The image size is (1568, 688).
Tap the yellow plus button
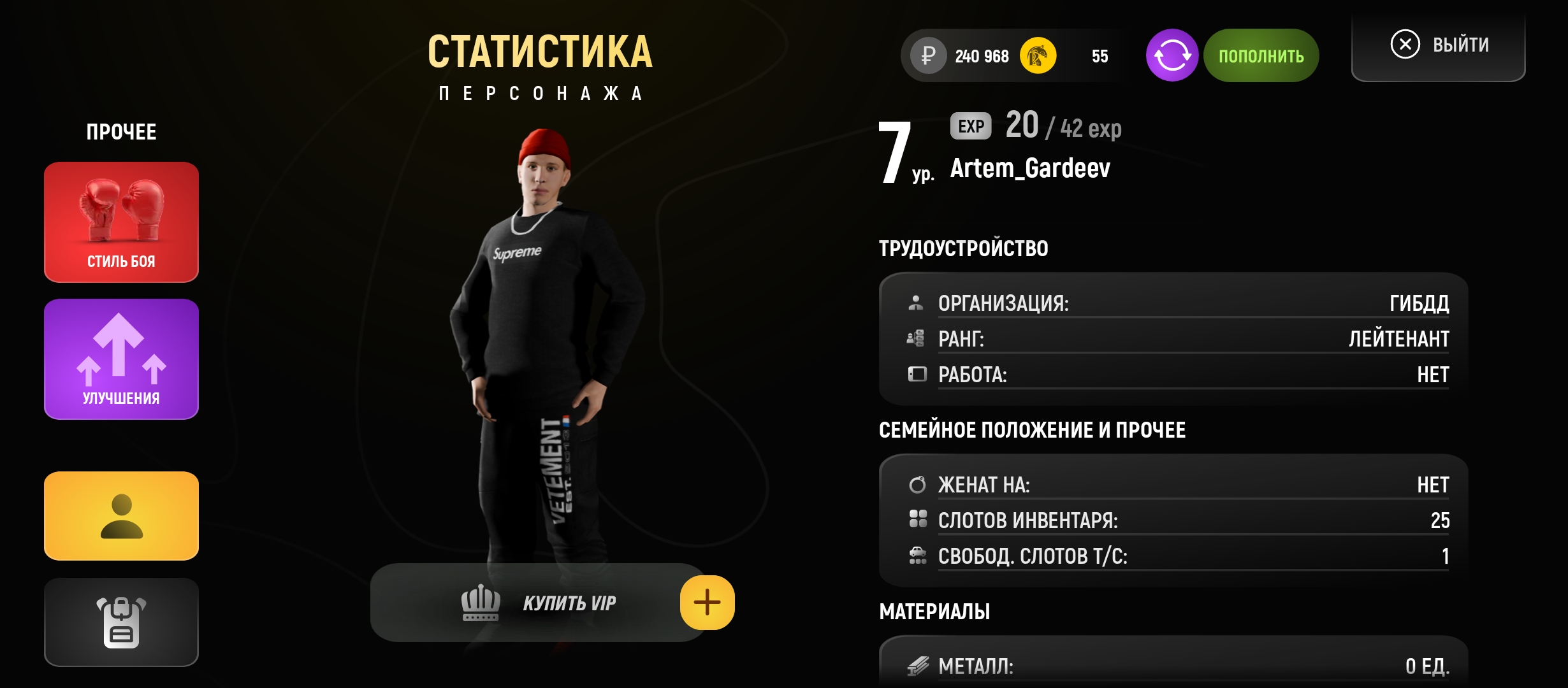(x=707, y=603)
